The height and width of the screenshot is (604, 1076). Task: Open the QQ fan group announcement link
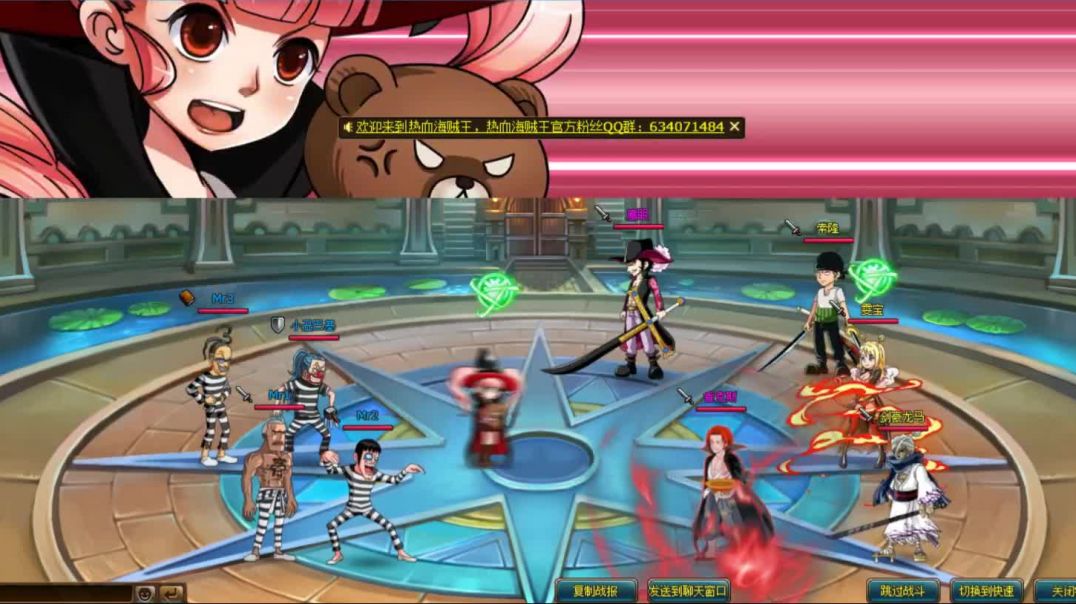click(x=537, y=127)
